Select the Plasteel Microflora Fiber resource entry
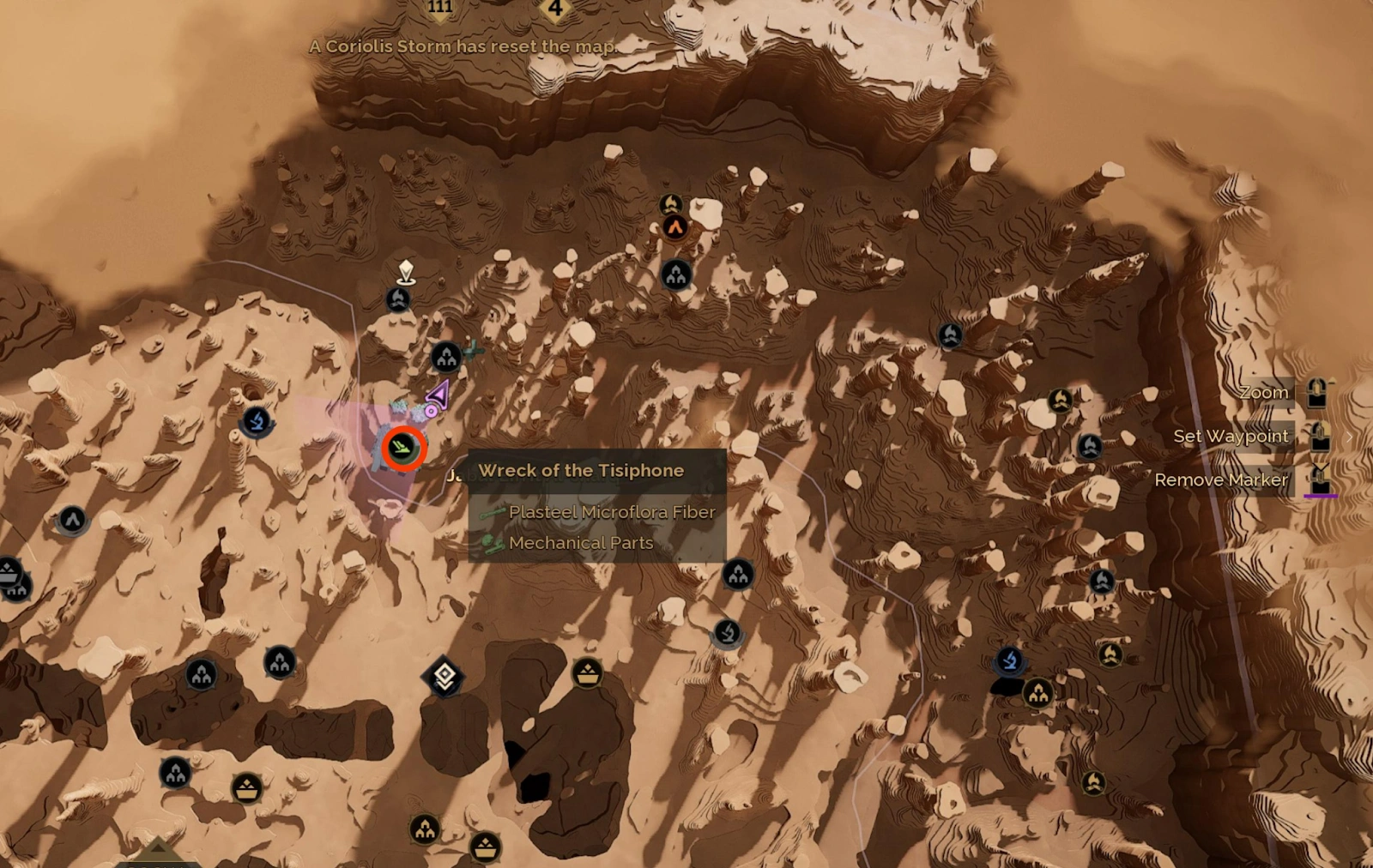The width and height of the screenshot is (1373, 868). (x=613, y=511)
